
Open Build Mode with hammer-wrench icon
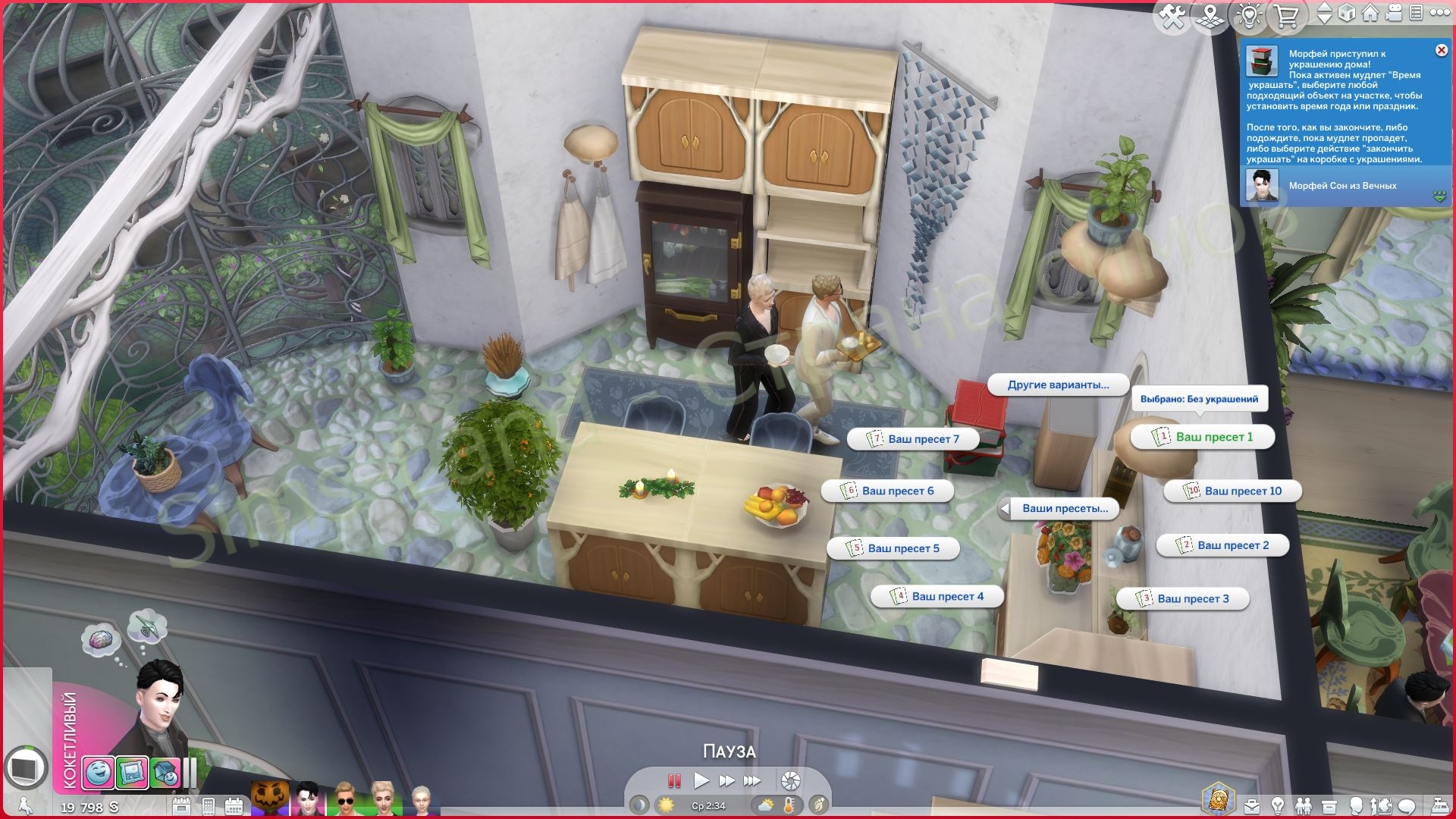1172,17
